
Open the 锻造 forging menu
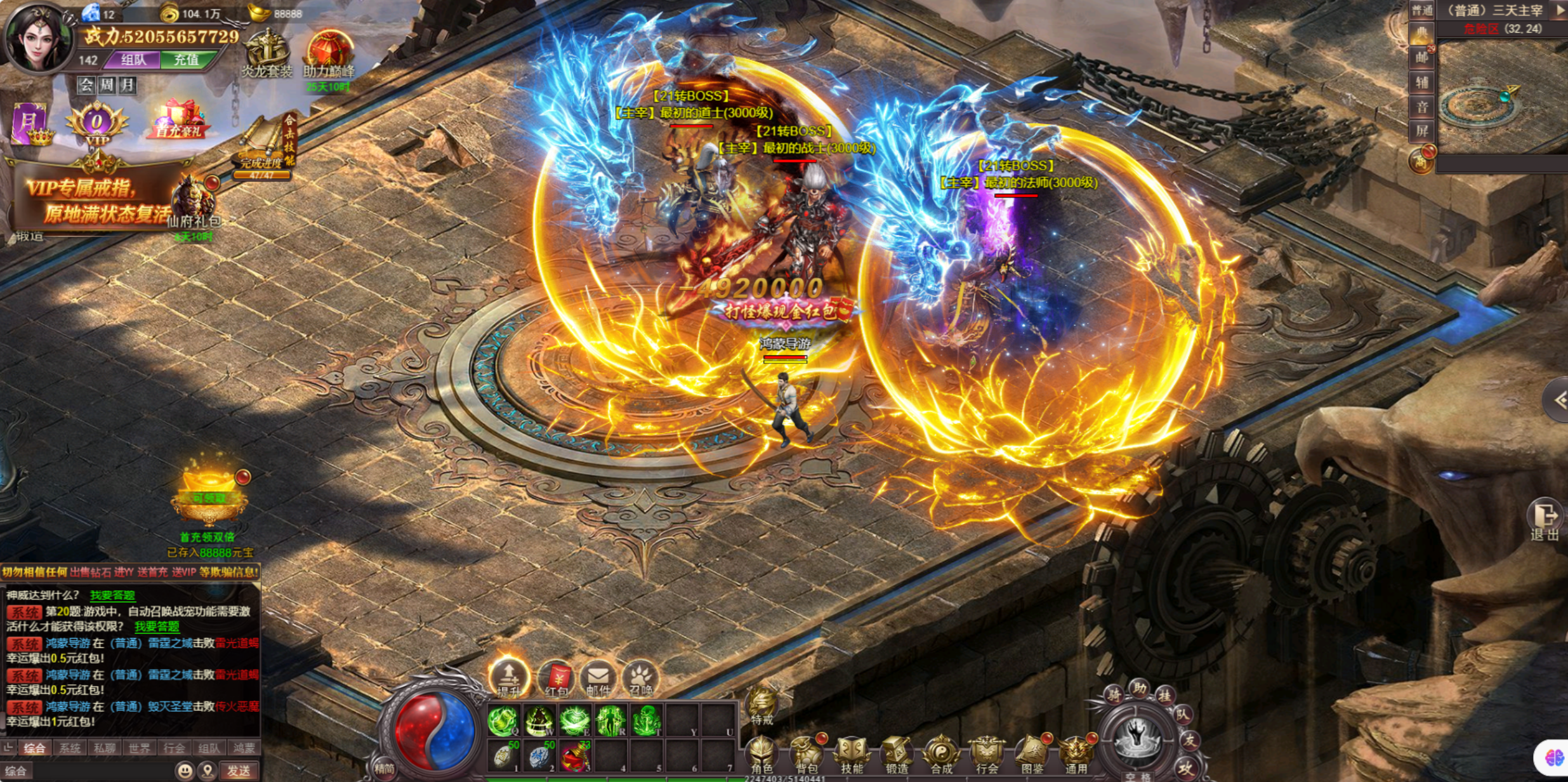point(897,755)
